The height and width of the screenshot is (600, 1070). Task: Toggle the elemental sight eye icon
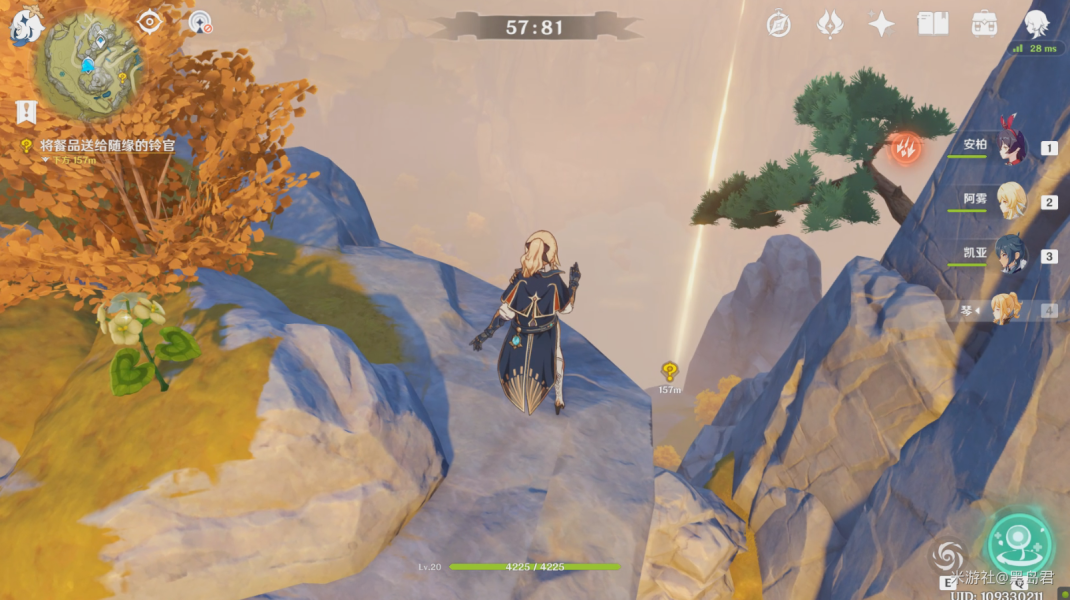(x=150, y=21)
